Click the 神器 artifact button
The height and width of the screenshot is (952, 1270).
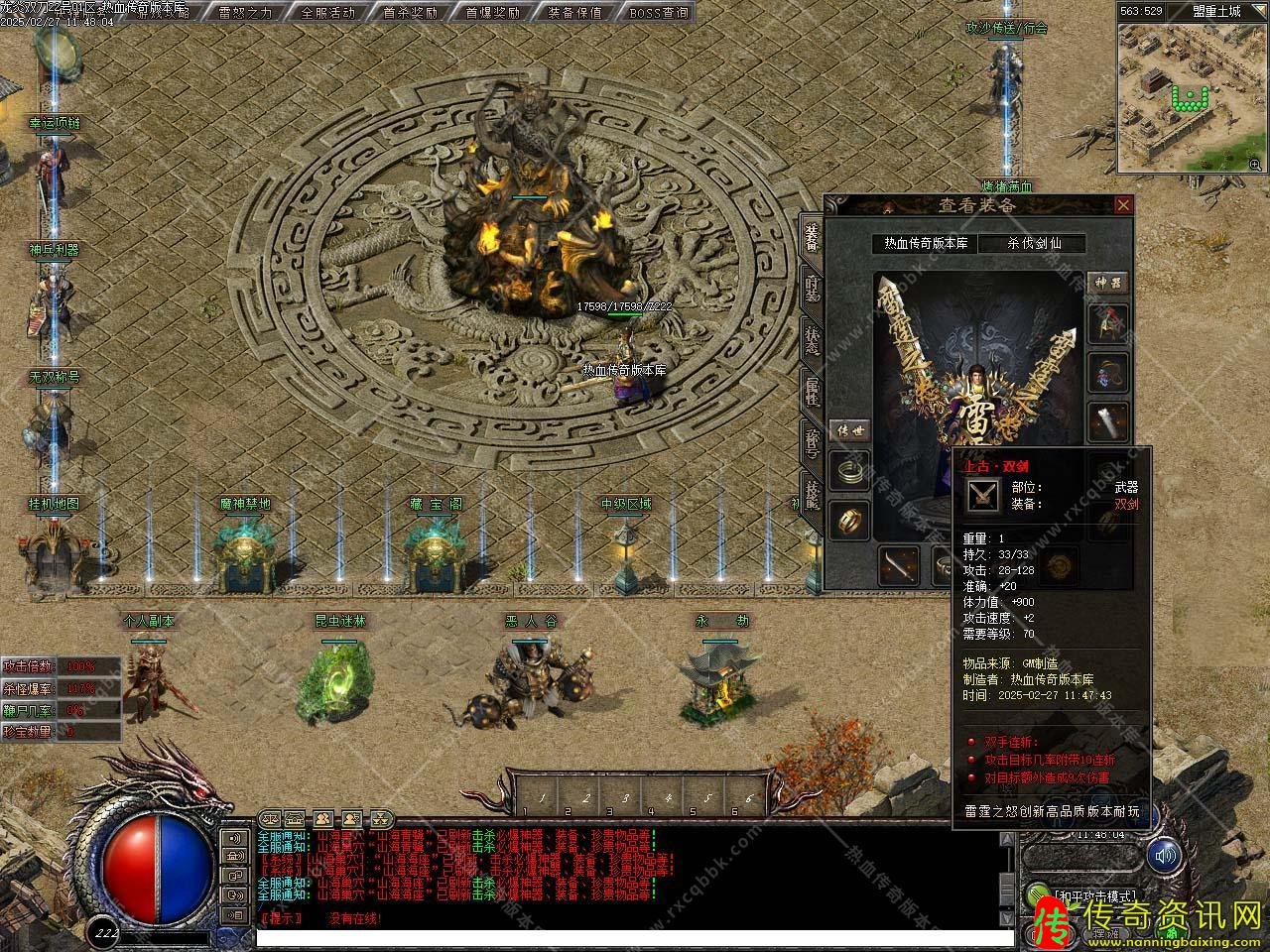[x=1108, y=283]
